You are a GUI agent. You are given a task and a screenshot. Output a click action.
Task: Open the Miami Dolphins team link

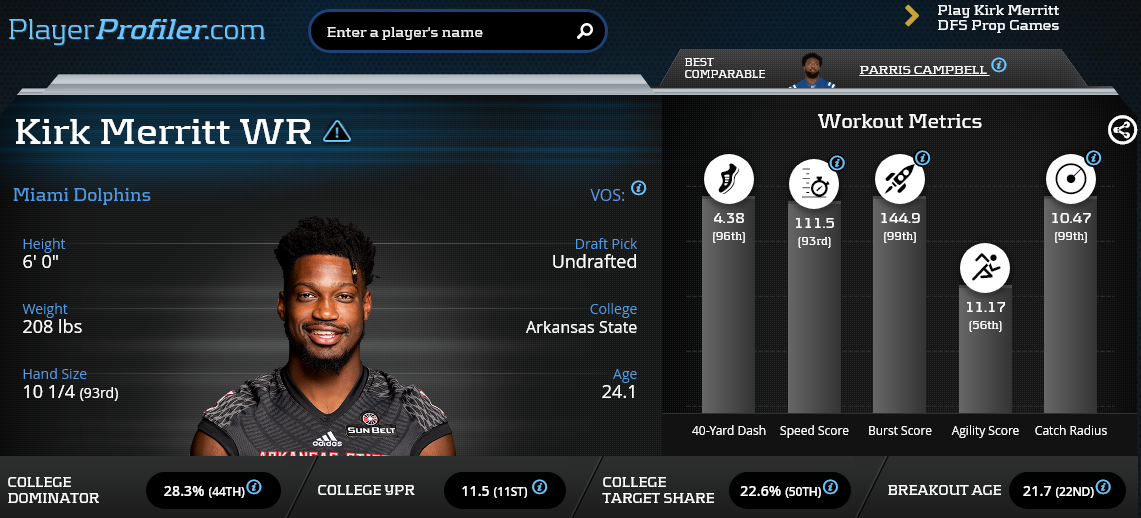pos(82,195)
